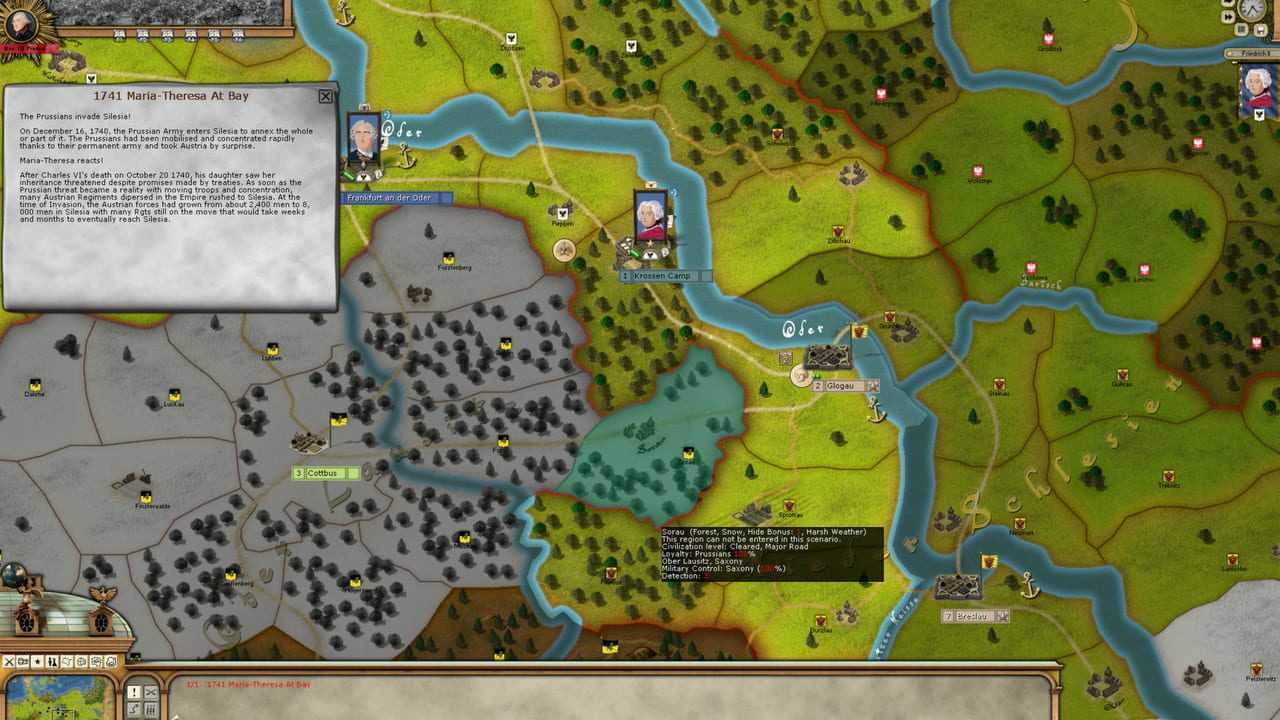The width and height of the screenshot is (1280, 720).
Task: Click the fast-forward turn button by the clock
Action: (x=1230, y=18)
